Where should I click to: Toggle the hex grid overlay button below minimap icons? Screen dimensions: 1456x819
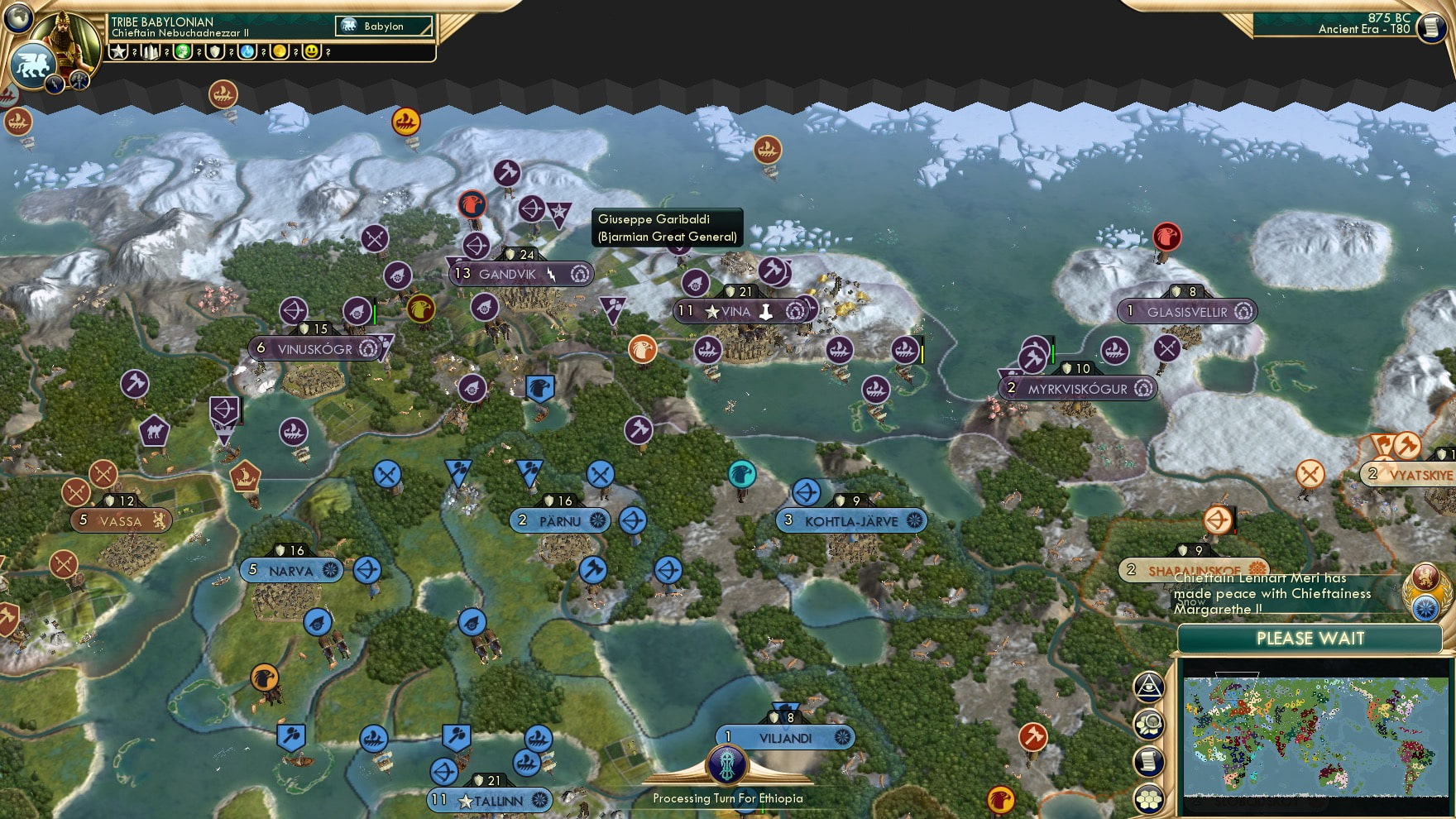(x=1149, y=798)
